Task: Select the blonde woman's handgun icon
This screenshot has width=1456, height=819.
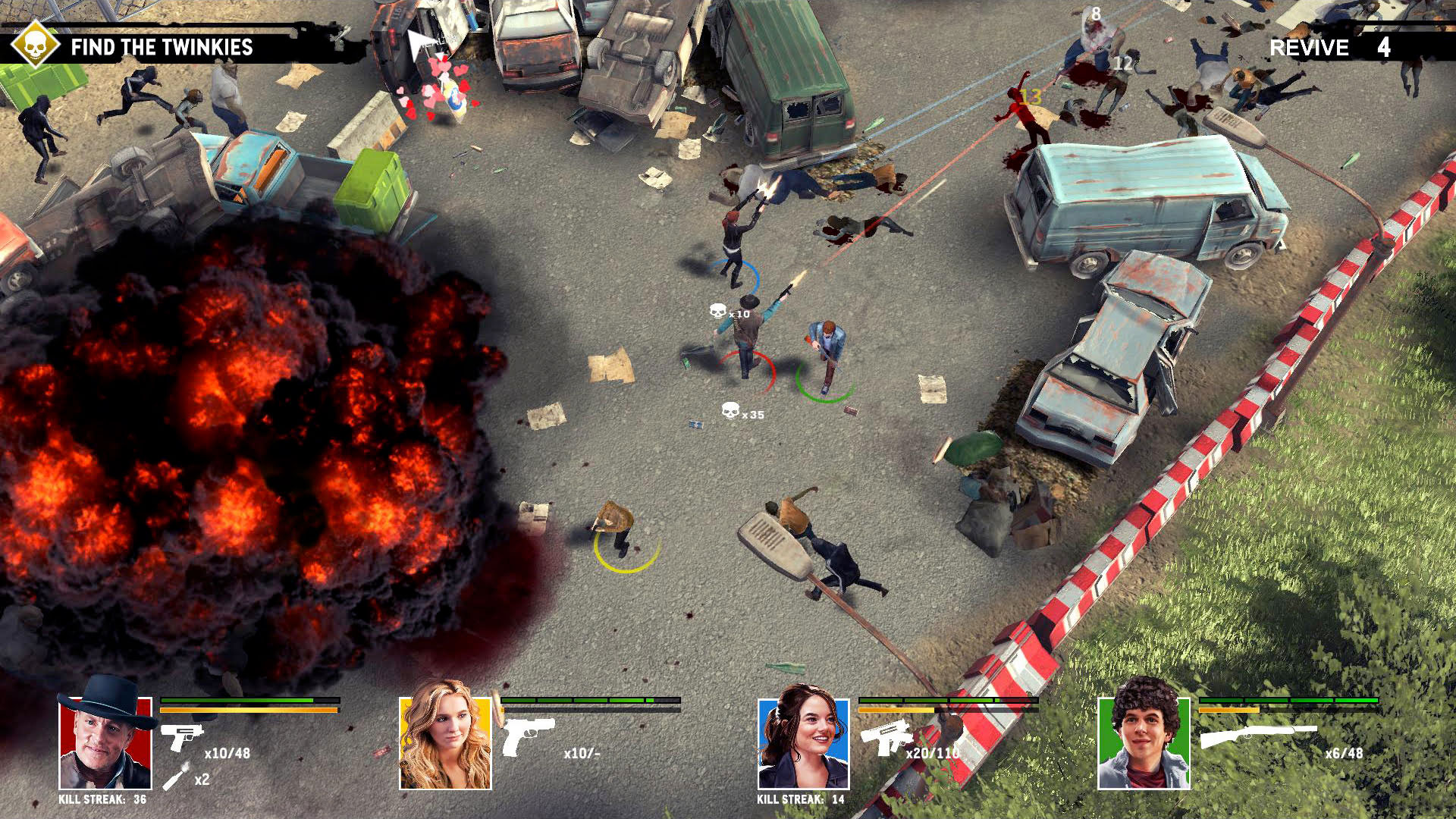Action: click(528, 736)
